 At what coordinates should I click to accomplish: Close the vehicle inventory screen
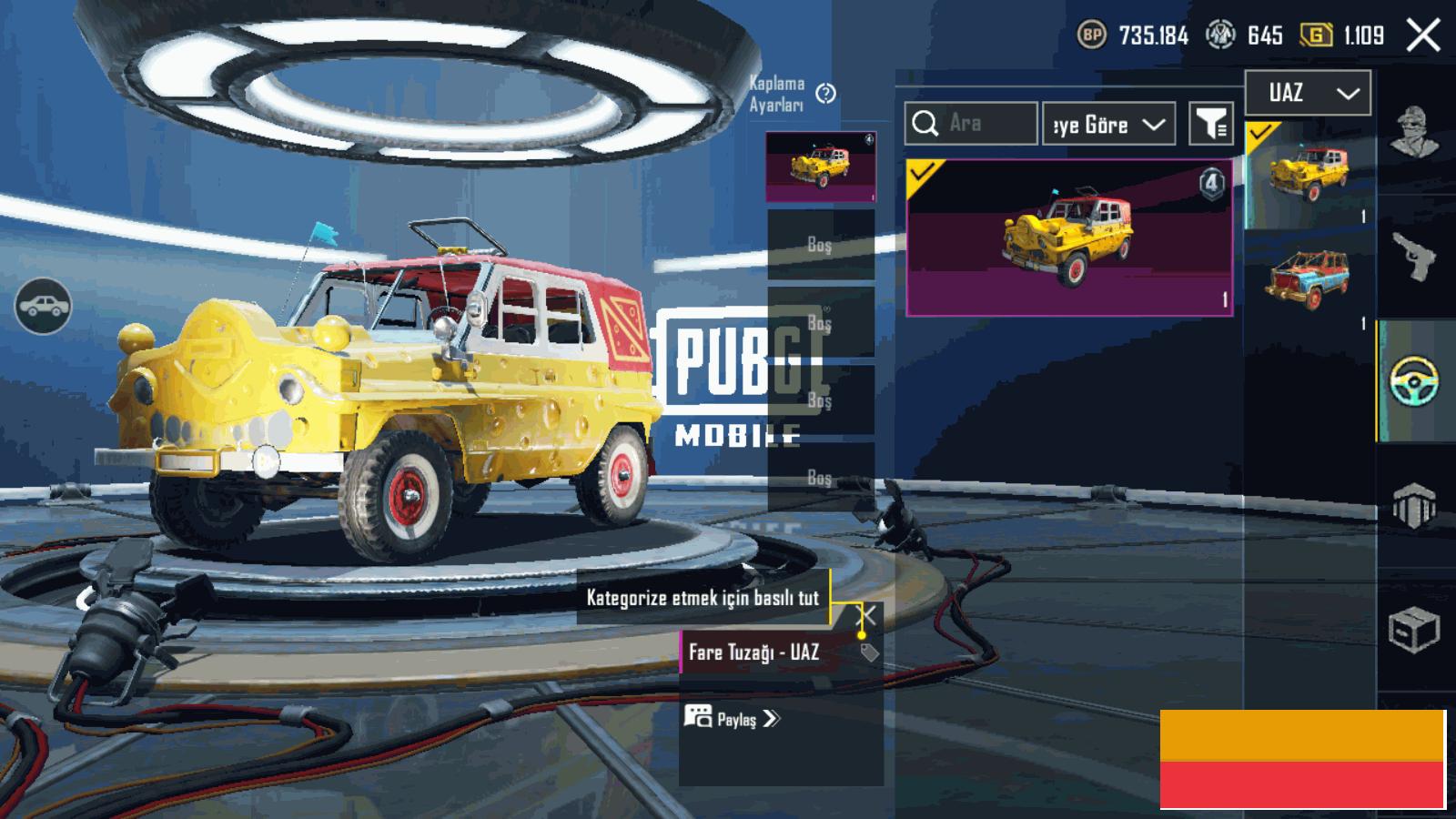pos(1422,35)
